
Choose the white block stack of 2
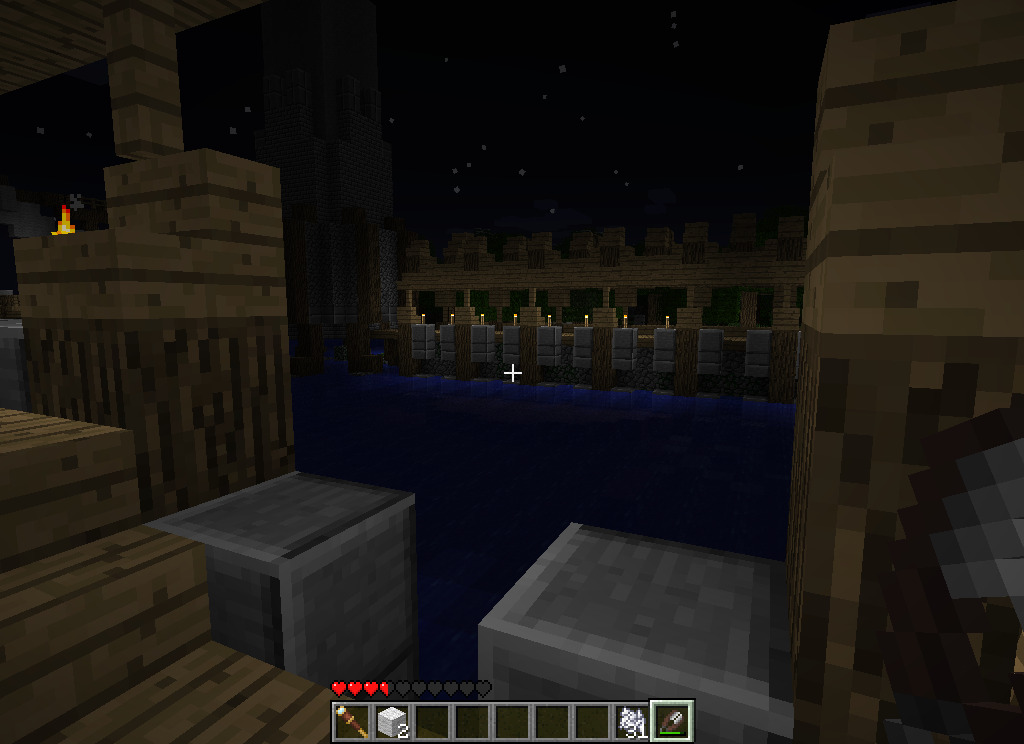pos(392,721)
